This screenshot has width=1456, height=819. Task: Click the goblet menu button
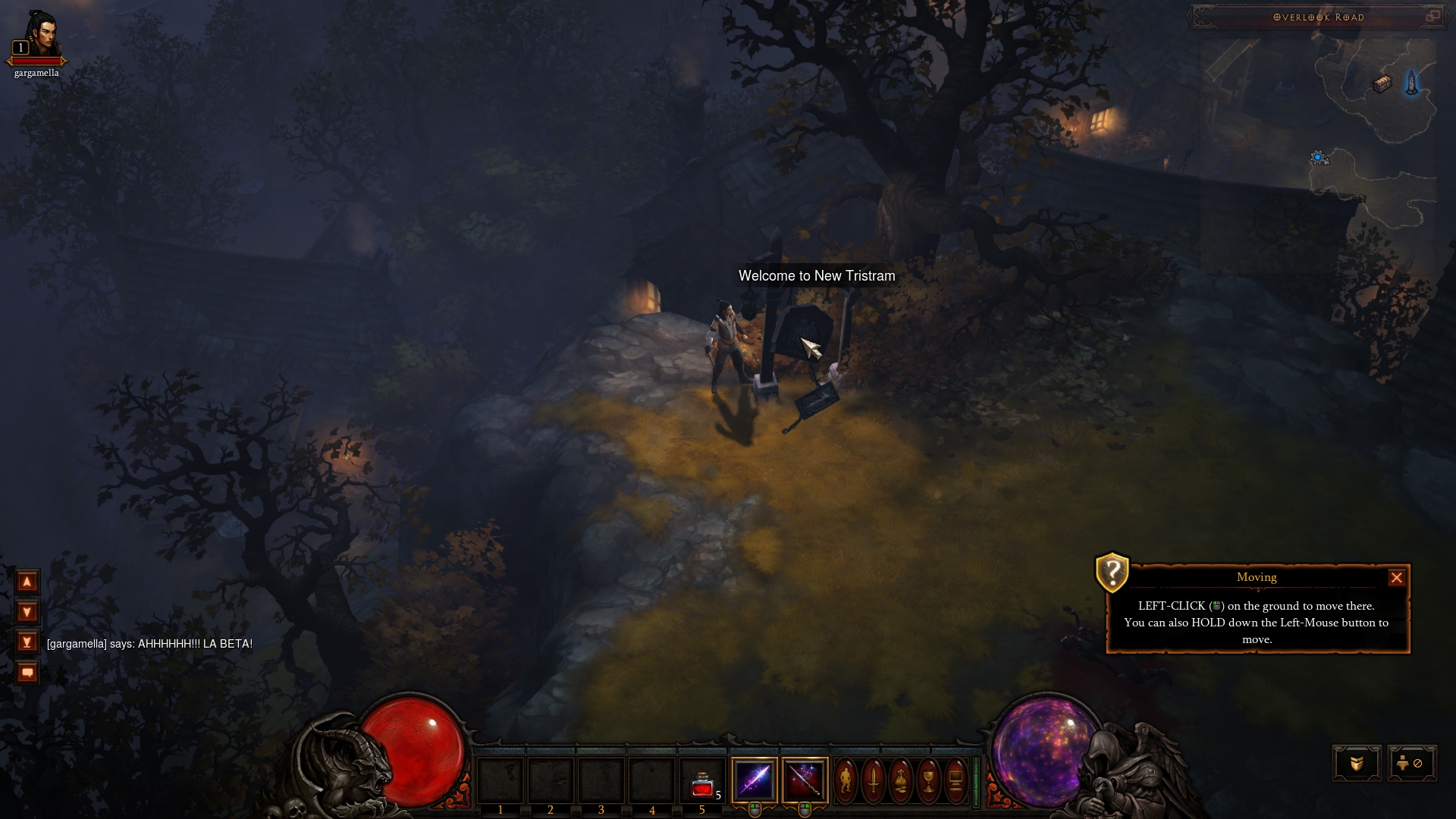pyautogui.click(x=927, y=780)
